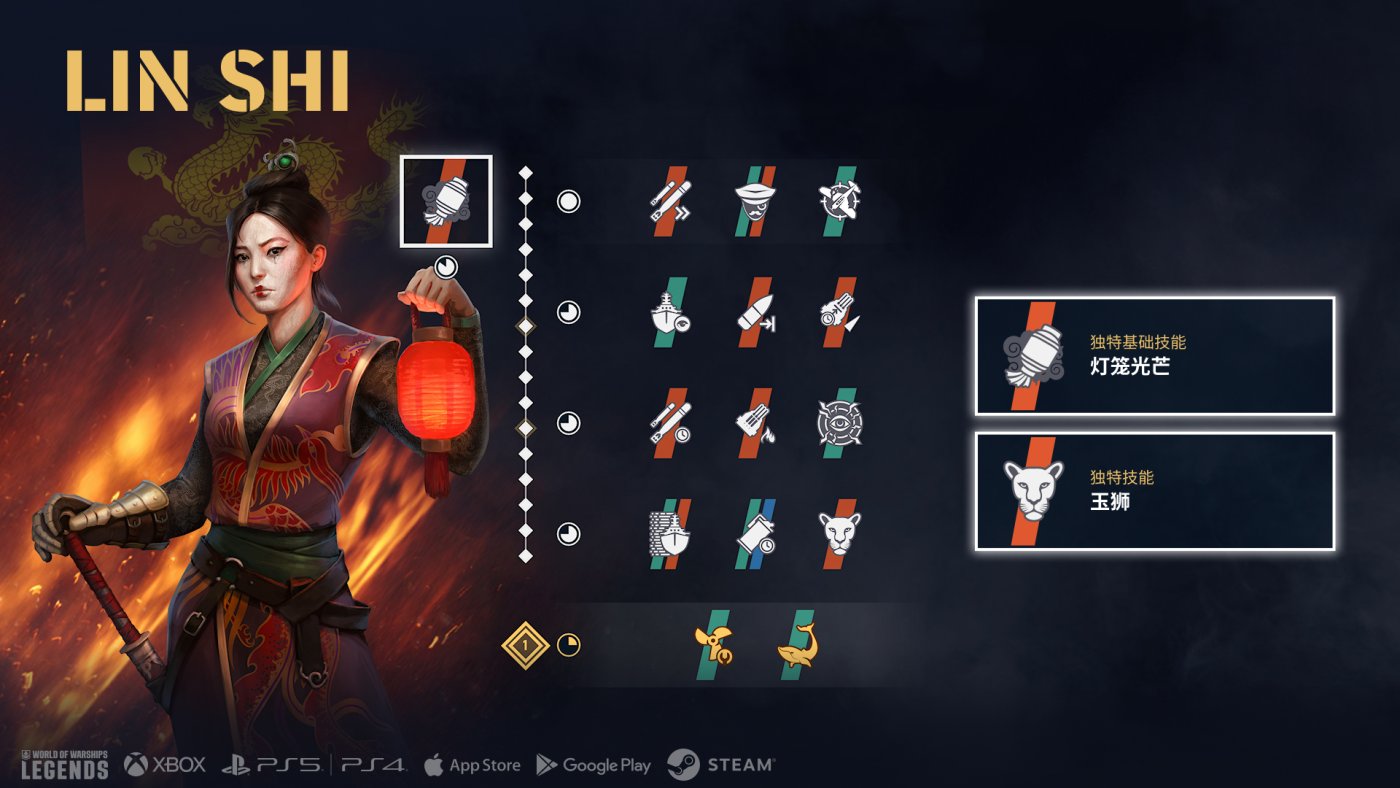Click the gold diamond level 1 badge
Image resolution: width=1400 pixels, height=788 pixels.
(525, 646)
